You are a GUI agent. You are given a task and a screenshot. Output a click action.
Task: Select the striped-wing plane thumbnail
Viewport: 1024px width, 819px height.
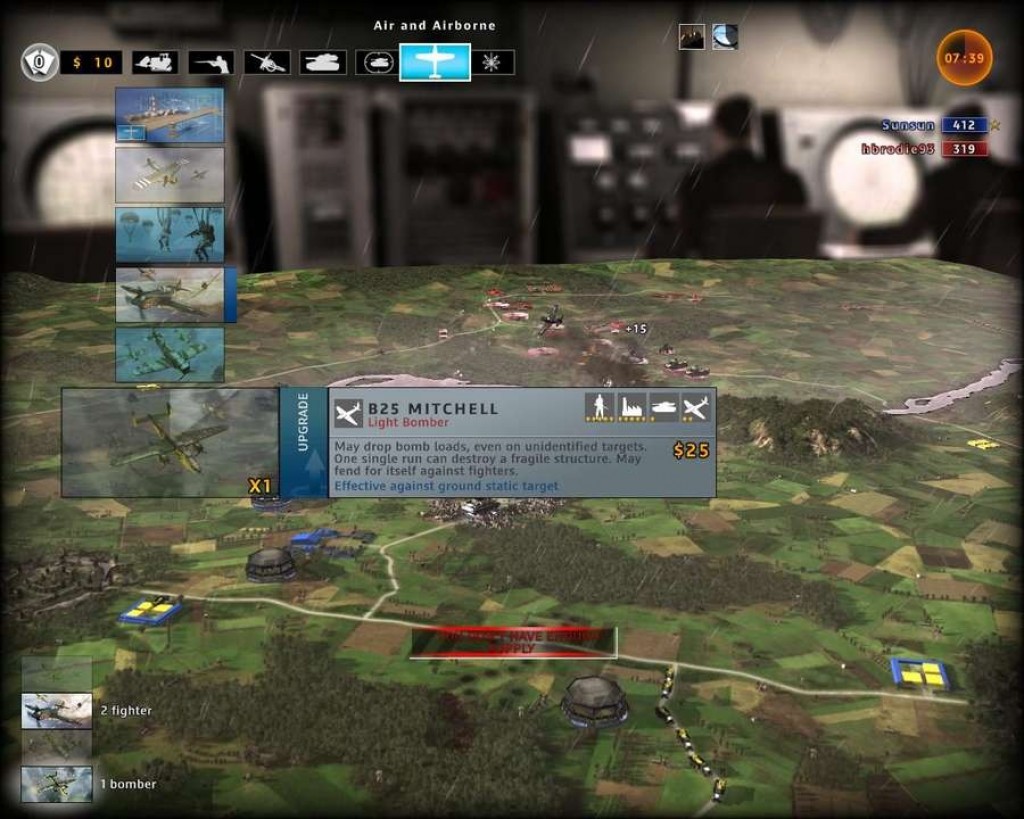tap(169, 175)
